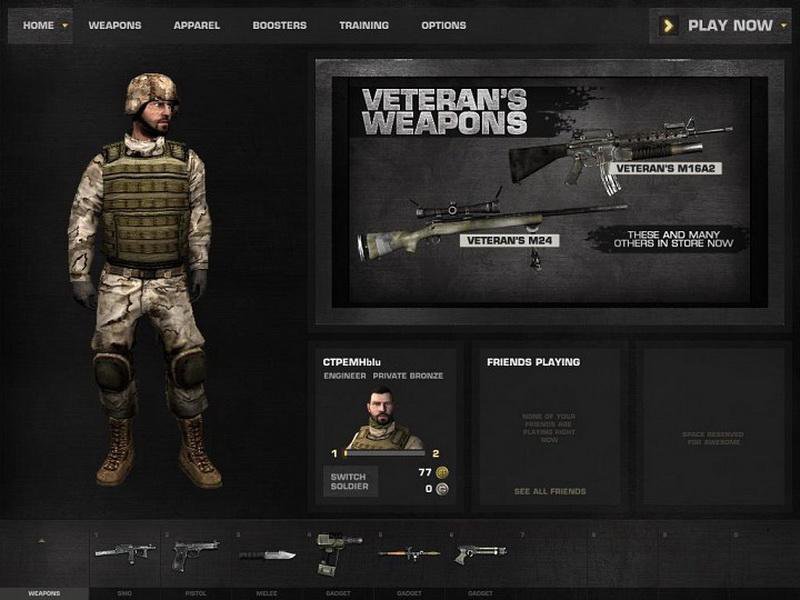The image size is (800, 600).
Task: See all friends link
Action: 550,492
